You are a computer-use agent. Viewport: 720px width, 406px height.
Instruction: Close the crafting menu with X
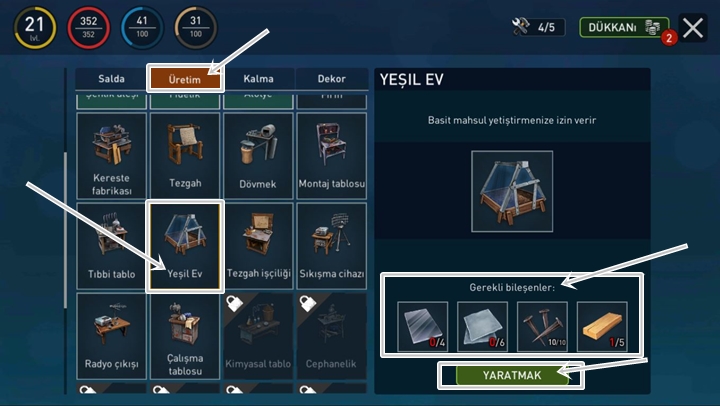[693, 28]
